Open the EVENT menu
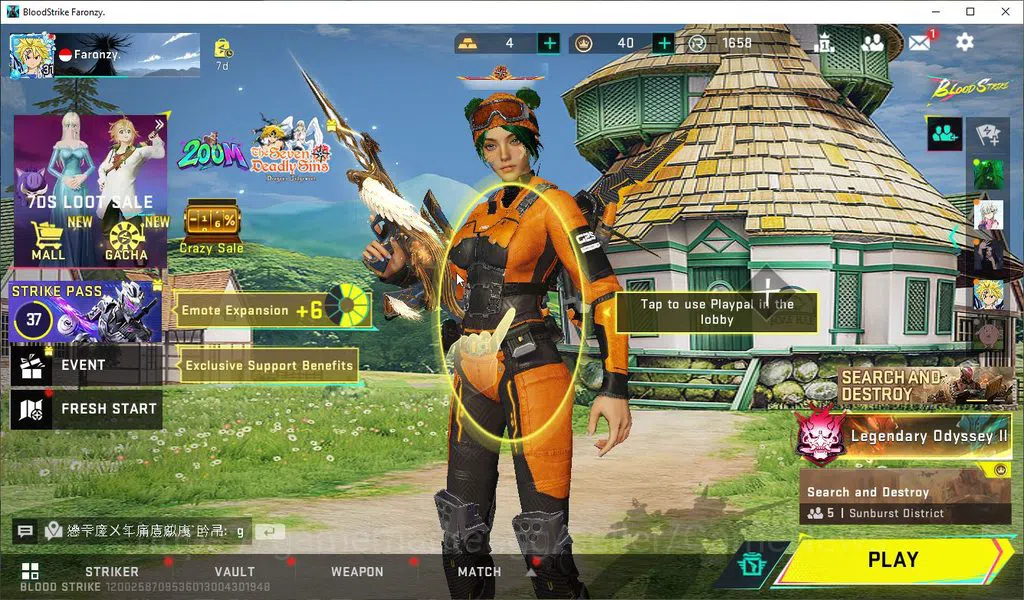 point(86,366)
